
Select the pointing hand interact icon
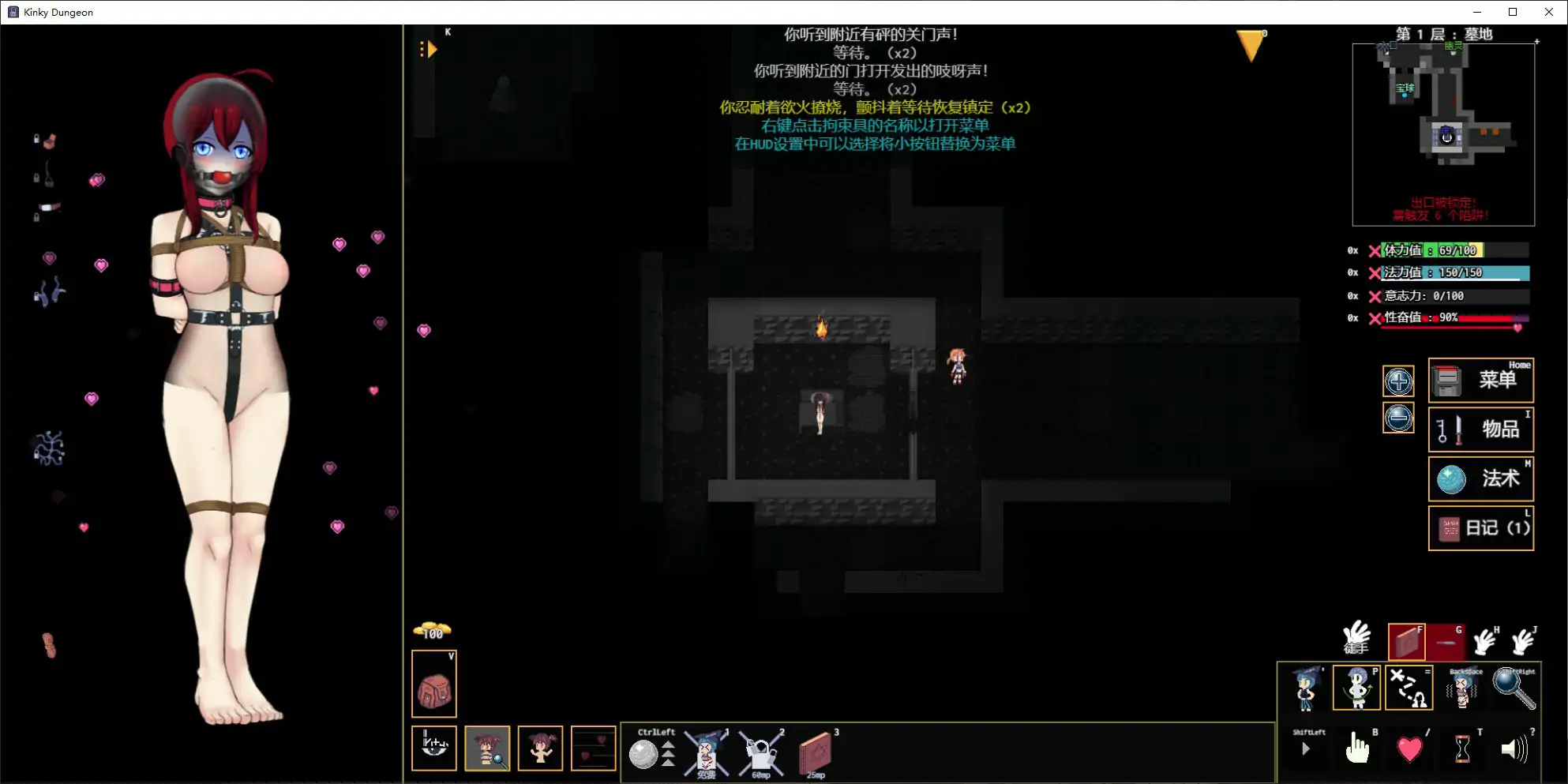point(1358,748)
